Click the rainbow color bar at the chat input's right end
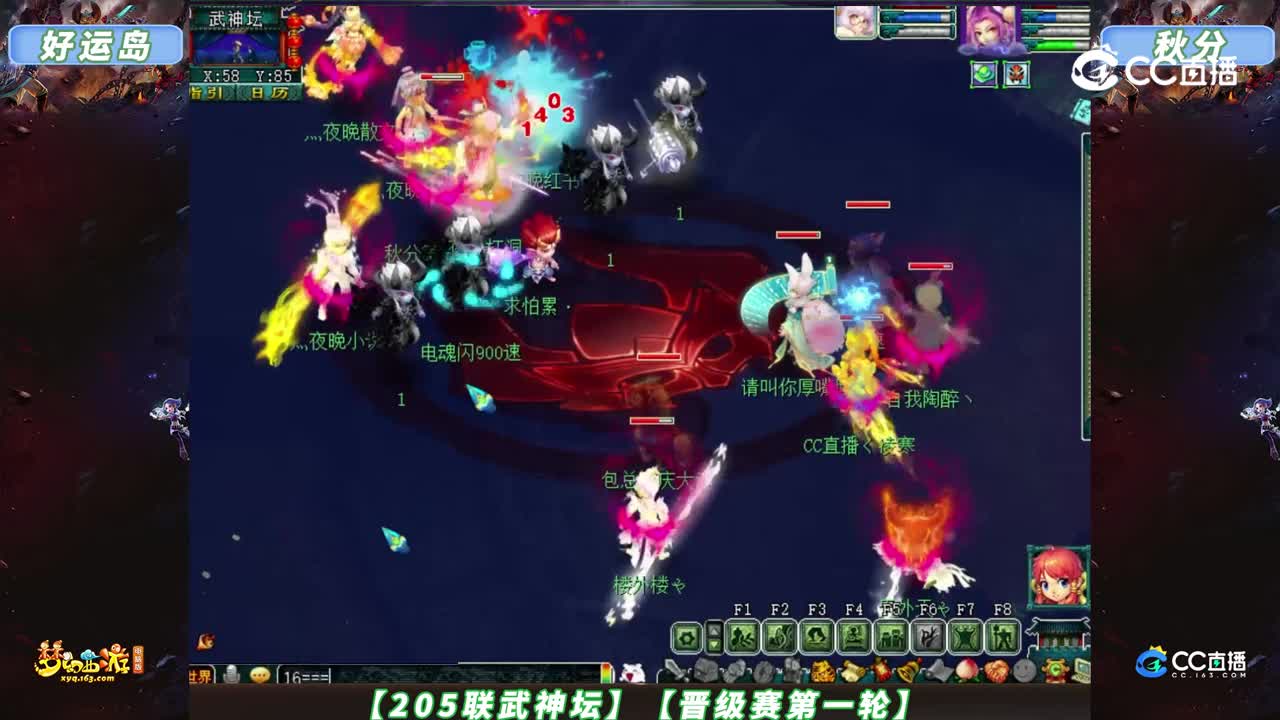 pyautogui.click(x=605, y=672)
